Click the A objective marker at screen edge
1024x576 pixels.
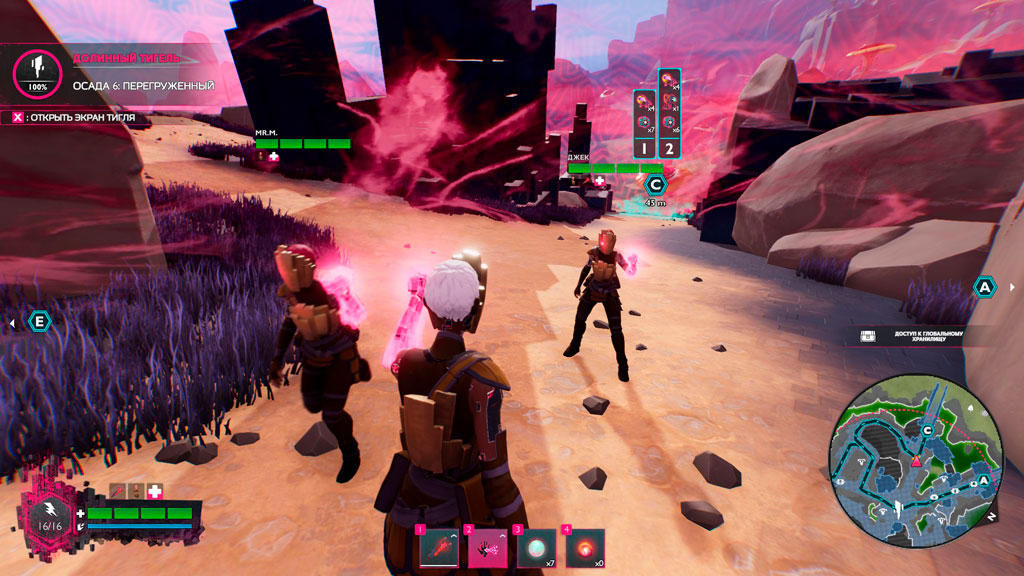[x=985, y=287]
